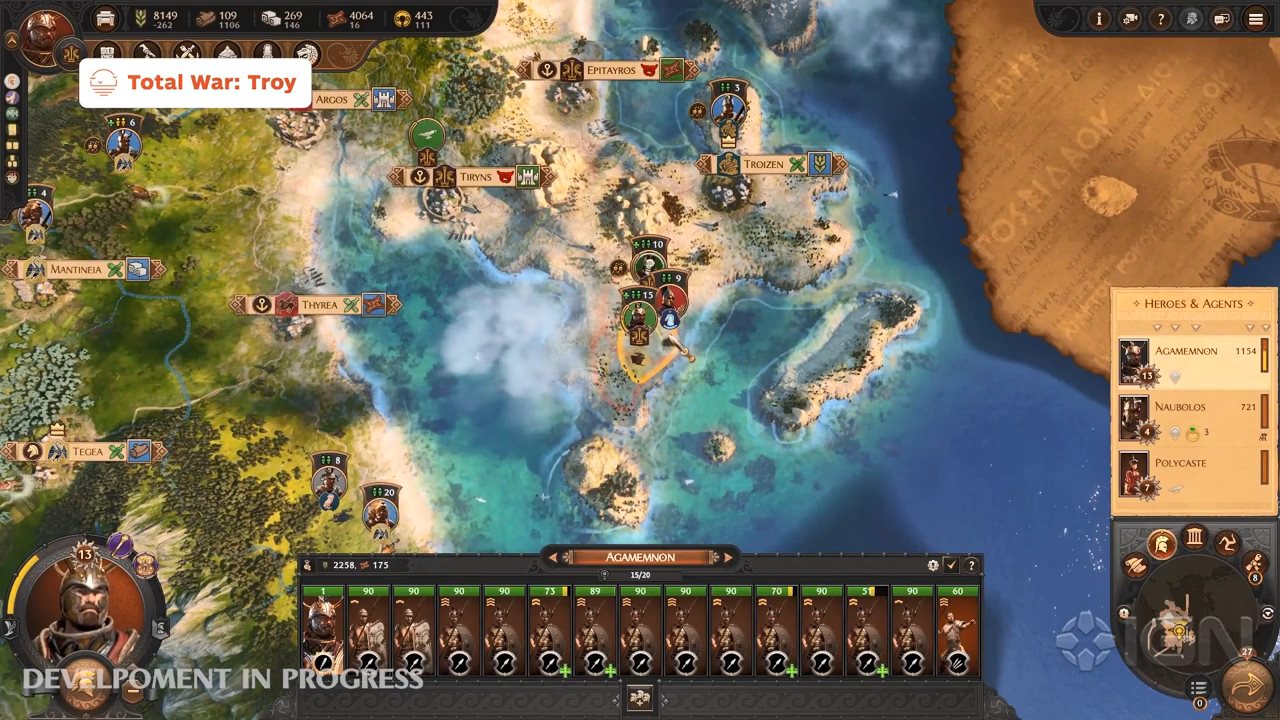Viewport: 1280px width, 720px height.
Task: Select Polycaste in Heroes & Agents list
Action: (1192, 474)
